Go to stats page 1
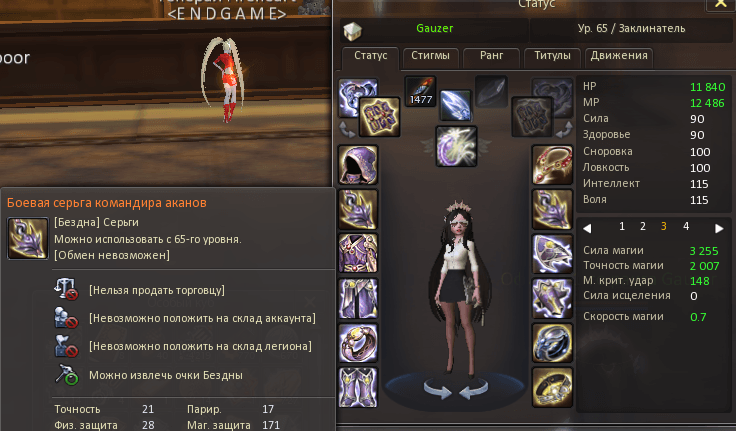Image resolution: width=736 pixels, height=431 pixels. tap(622, 227)
